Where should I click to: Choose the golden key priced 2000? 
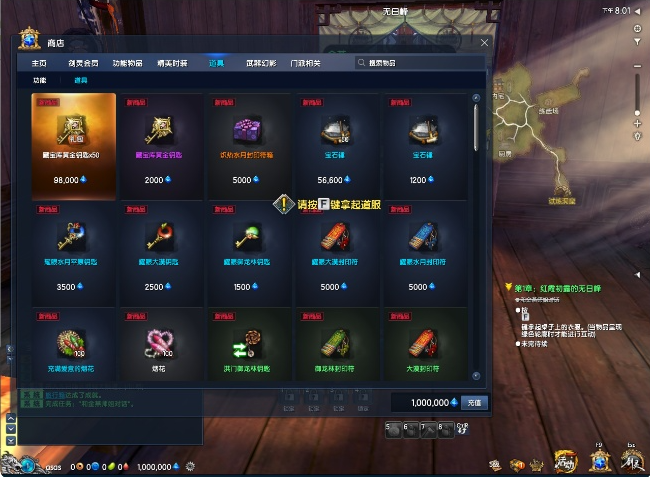pyautogui.click(x=160, y=143)
